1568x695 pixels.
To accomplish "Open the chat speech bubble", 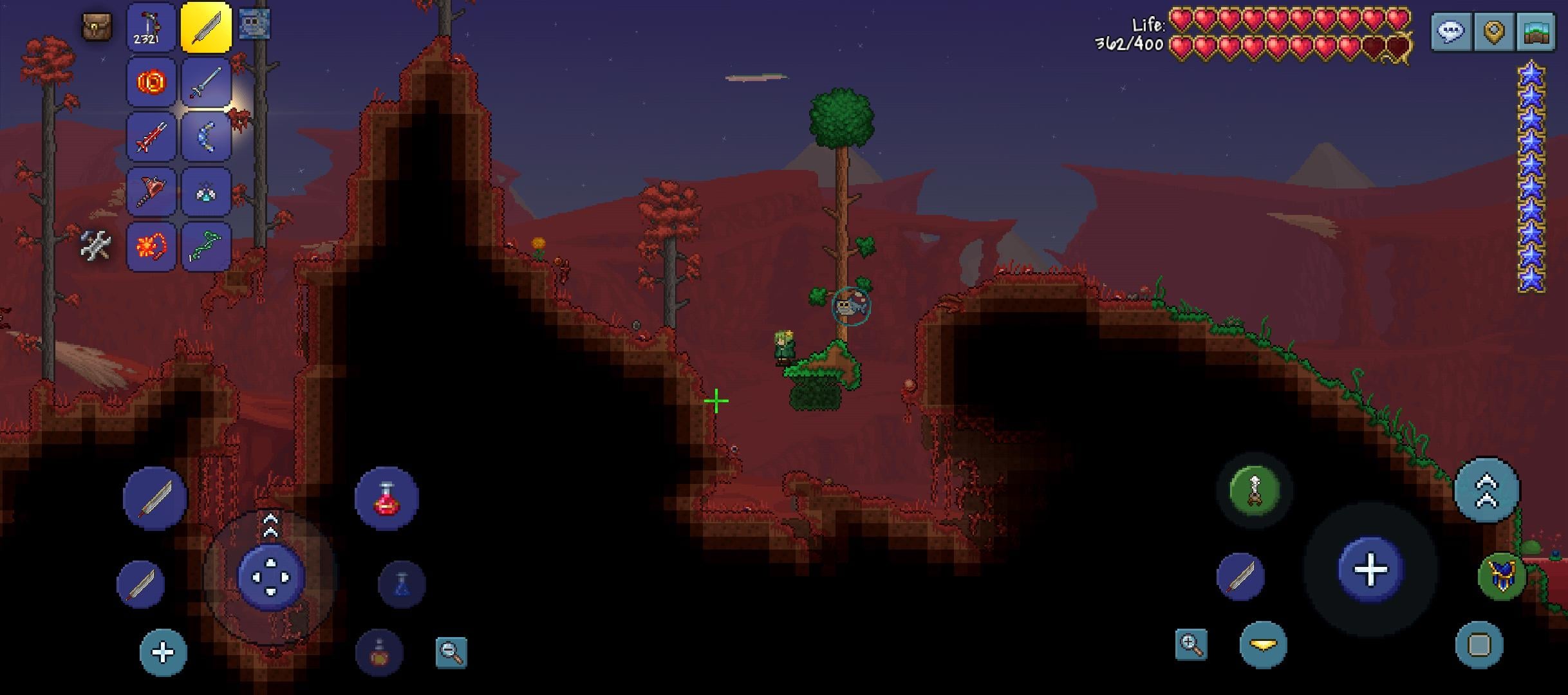I will 1451,31.
